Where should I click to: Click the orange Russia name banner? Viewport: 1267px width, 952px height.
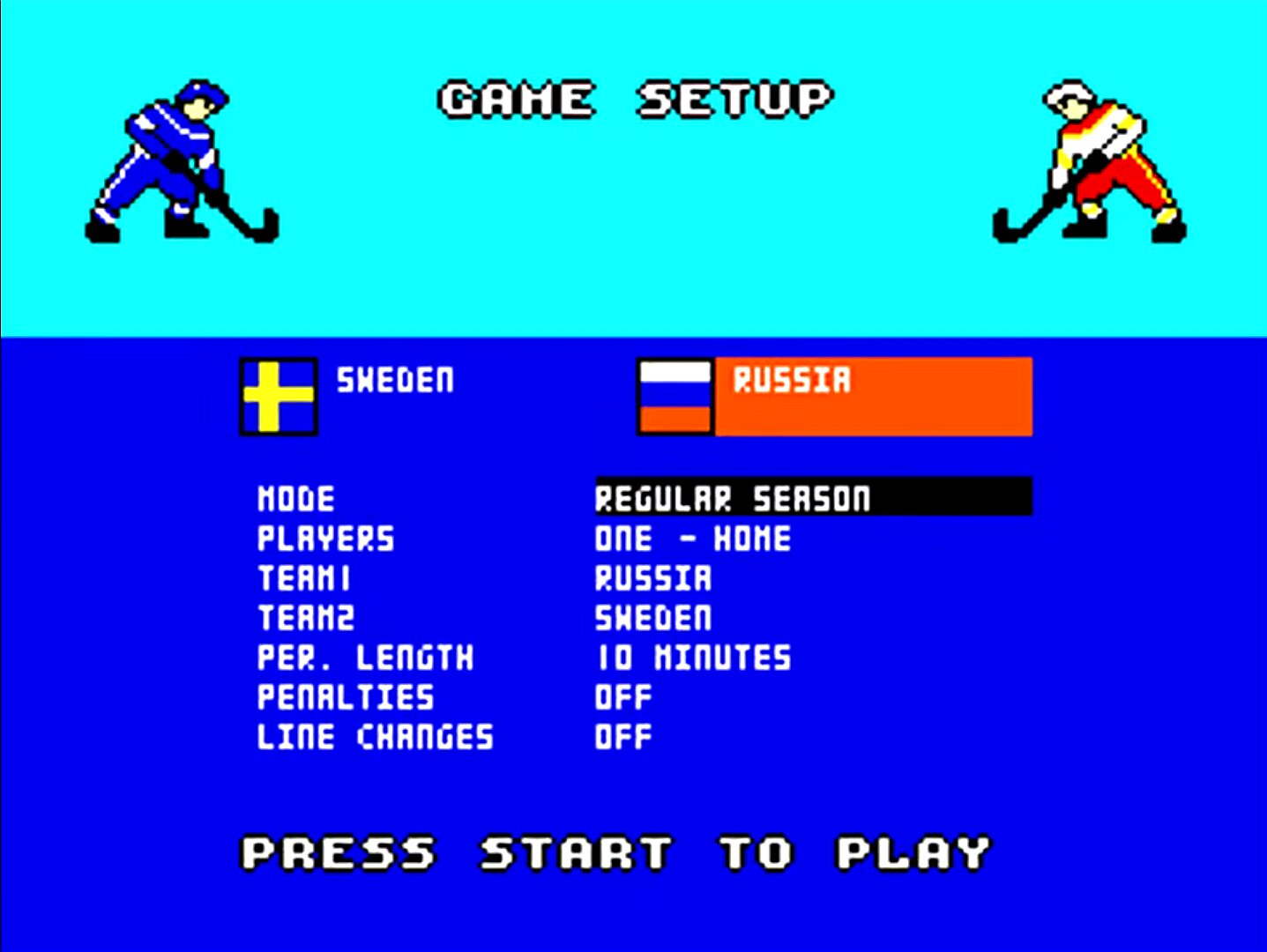click(873, 396)
